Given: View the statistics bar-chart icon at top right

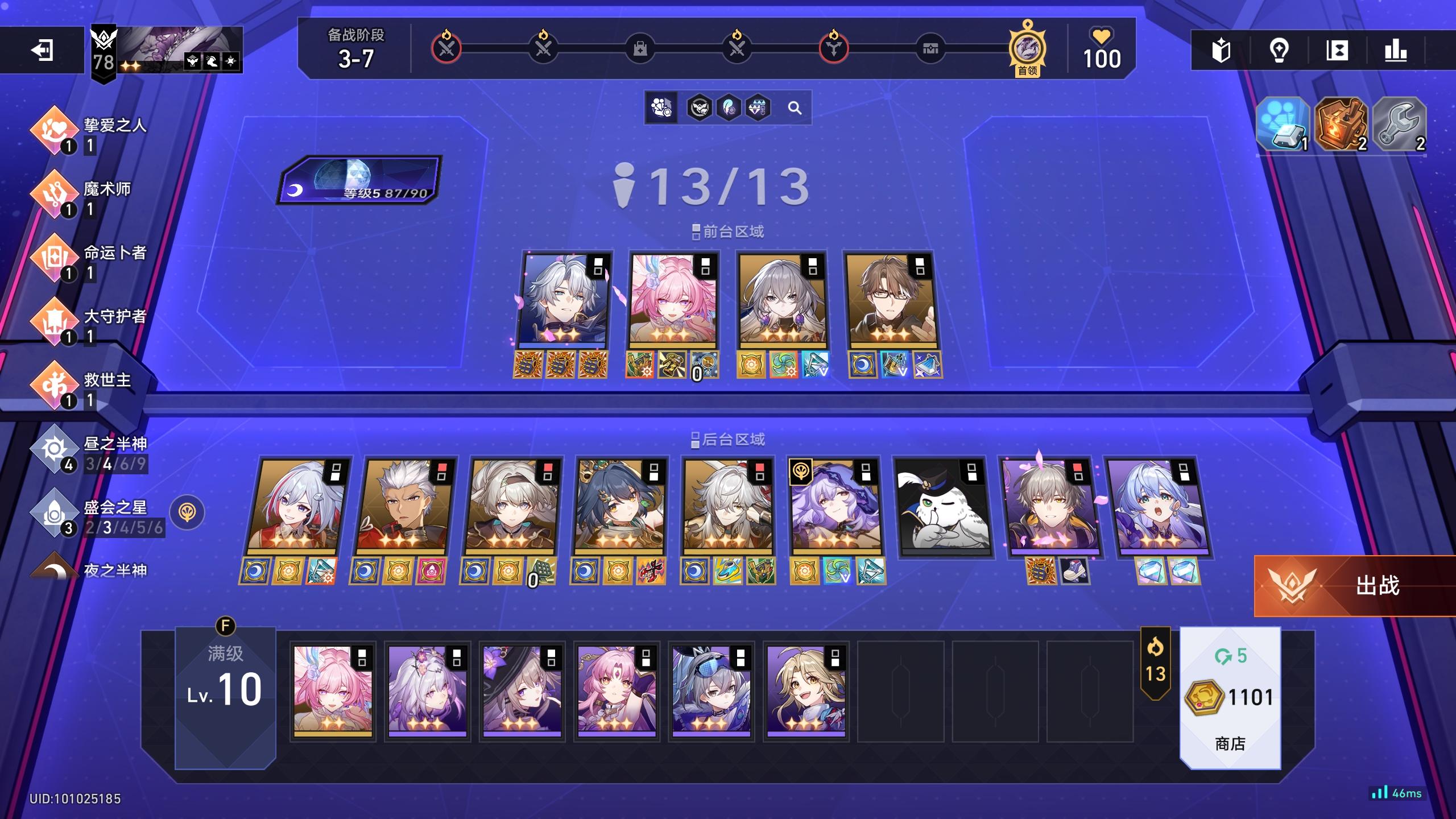Looking at the screenshot, I should (1396, 51).
